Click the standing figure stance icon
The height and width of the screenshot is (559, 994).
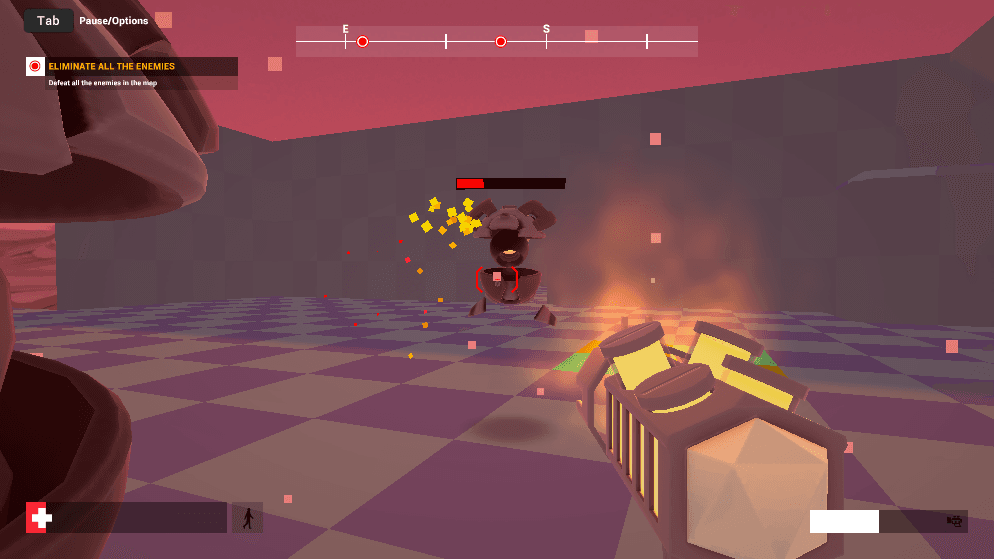pos(247,518)
